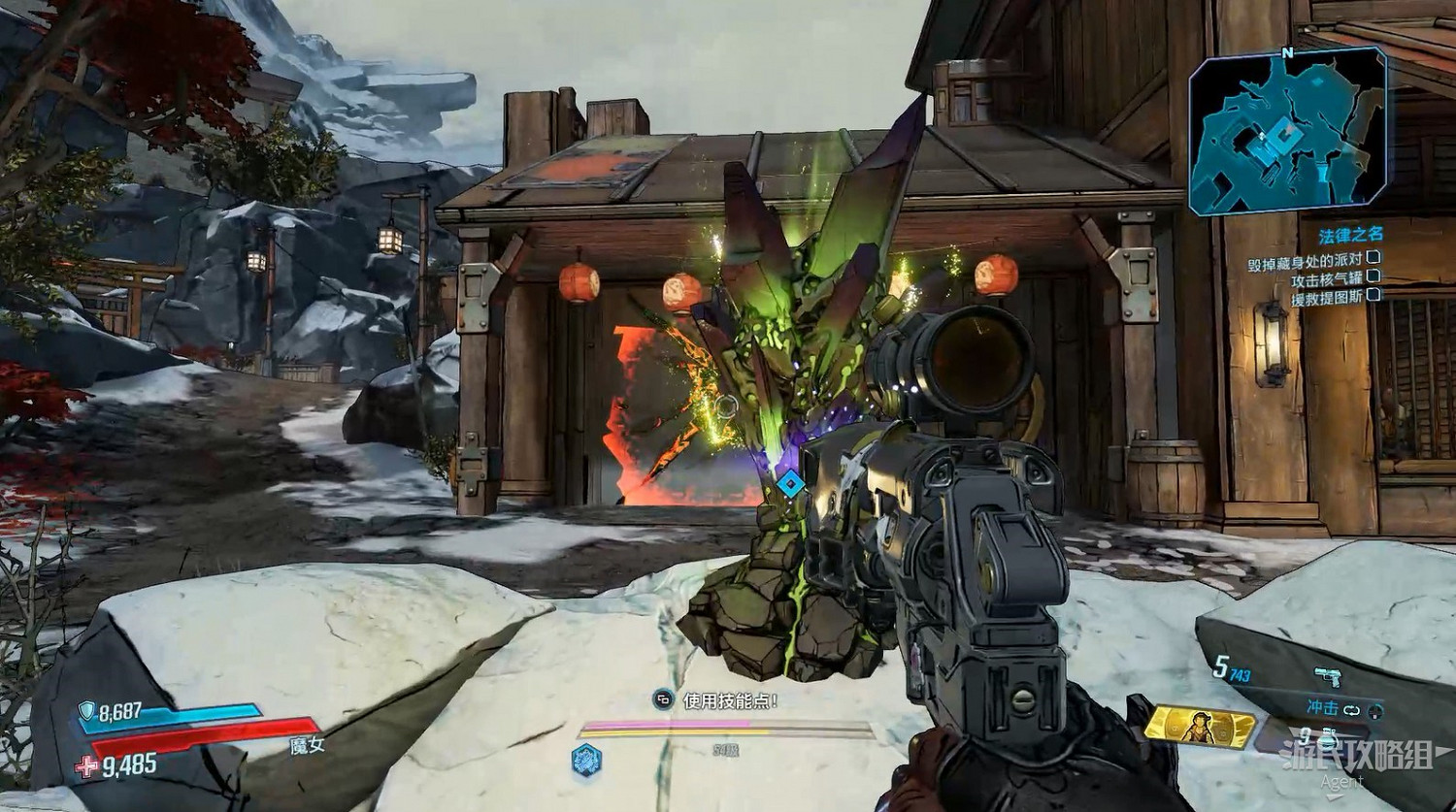Tick the 援救提图斯 objective checkbox
Viewport: 1456px width, 812px height.
tap(1373, 296)
